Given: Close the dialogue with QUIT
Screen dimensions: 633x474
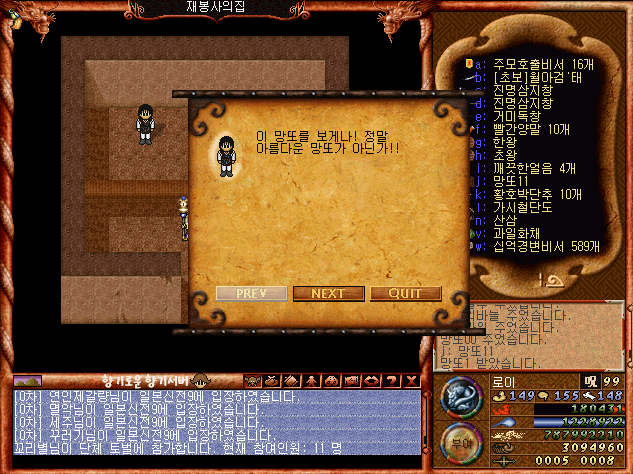Looking at the screenshot, I should [405, 293].
